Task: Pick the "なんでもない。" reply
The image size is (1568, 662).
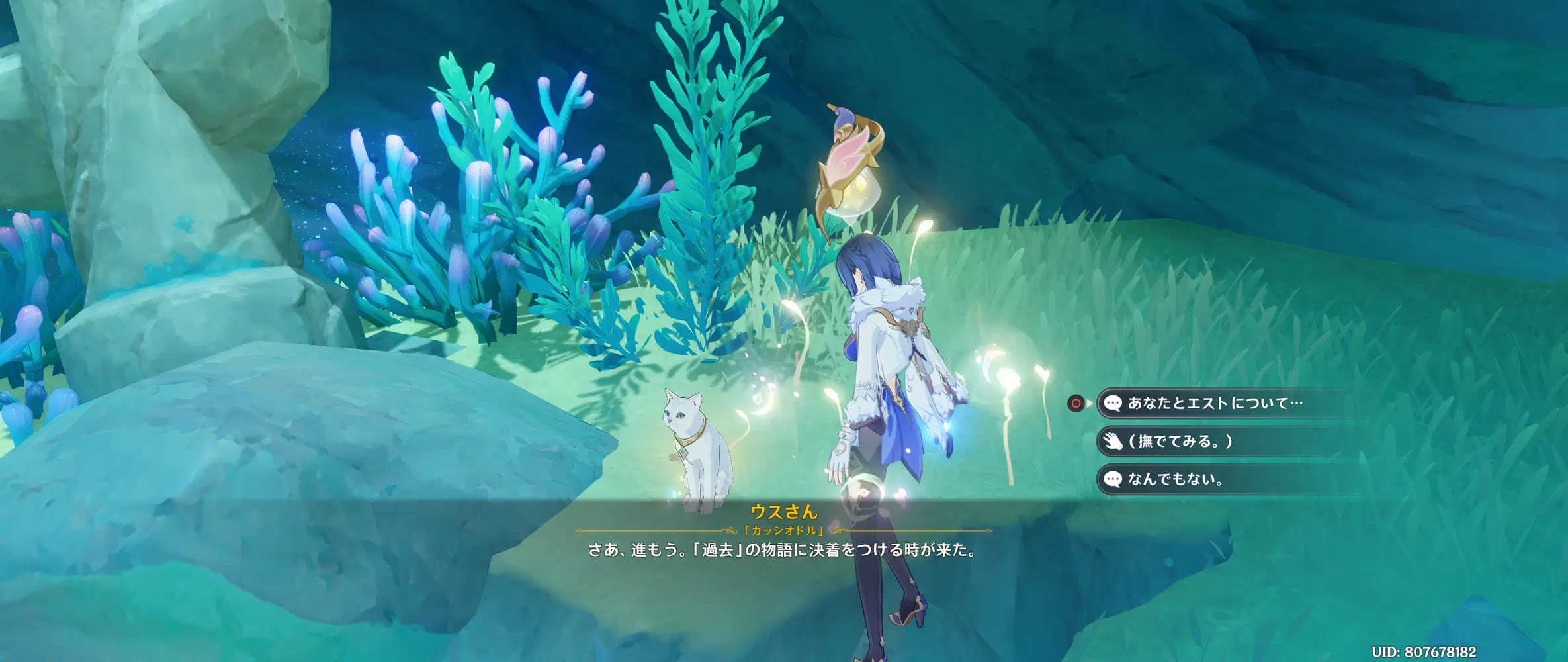Action: tap(1175, 479)
